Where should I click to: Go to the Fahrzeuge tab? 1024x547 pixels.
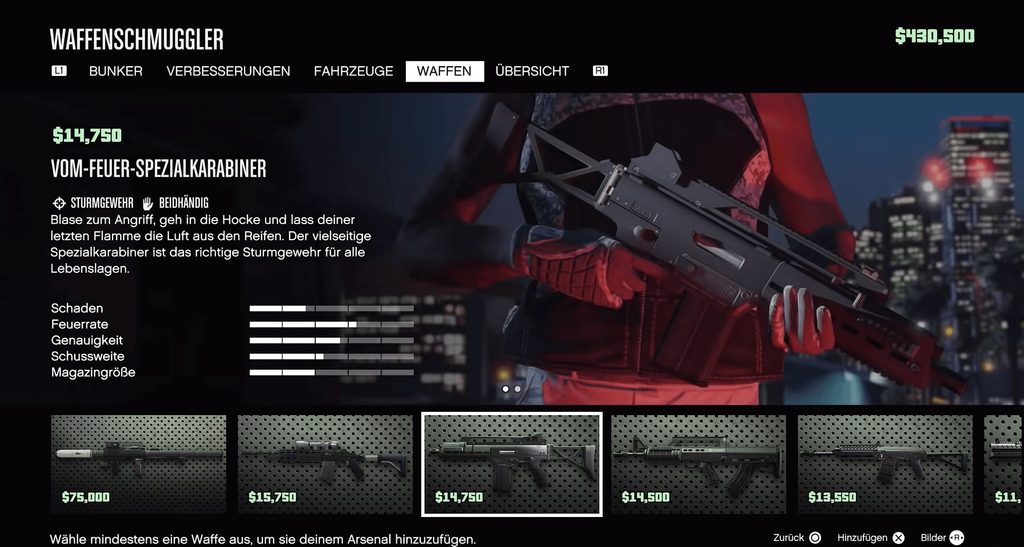[353, 71]
